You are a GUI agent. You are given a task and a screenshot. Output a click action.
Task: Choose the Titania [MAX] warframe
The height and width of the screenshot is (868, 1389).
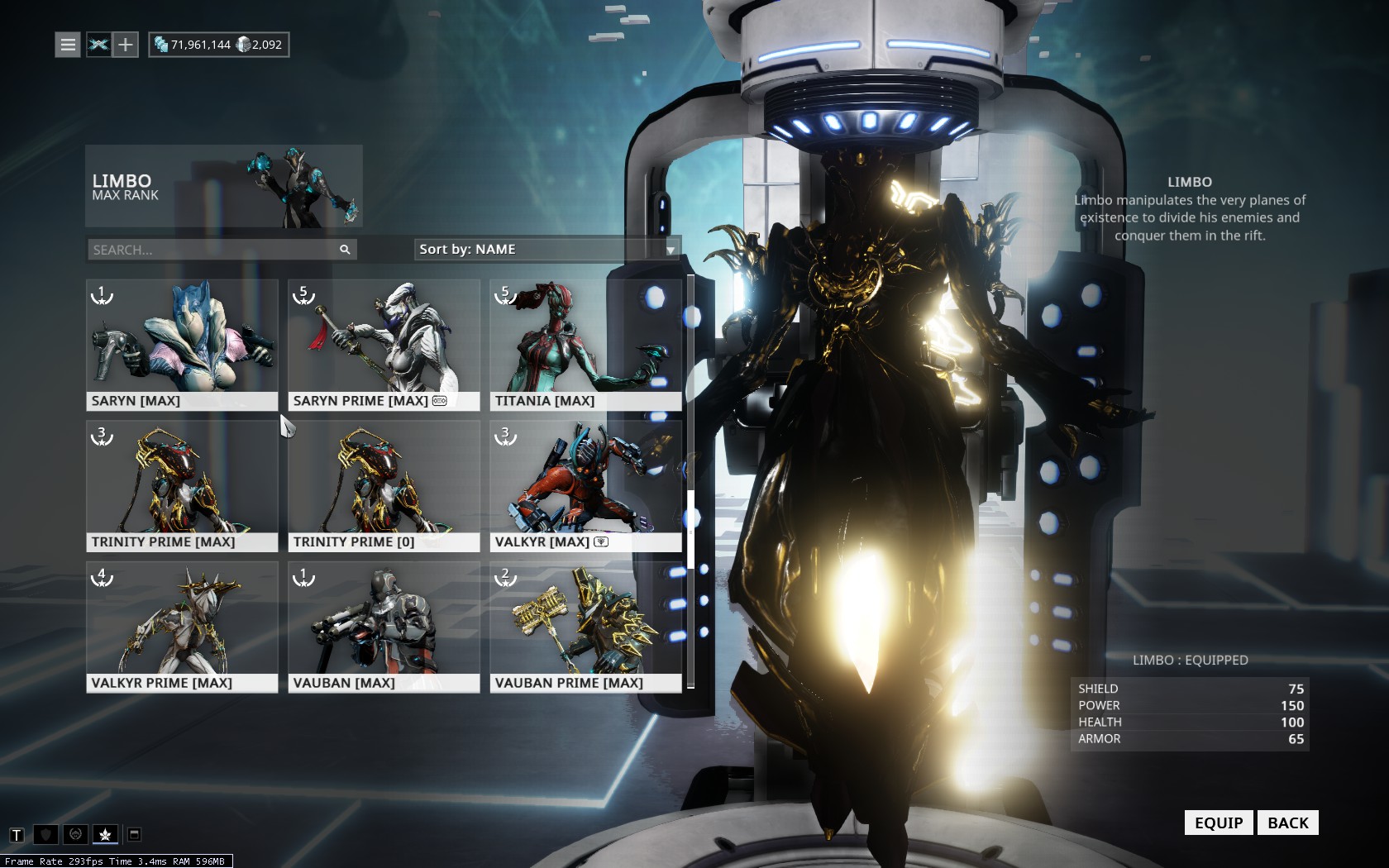tap(585, 345)
